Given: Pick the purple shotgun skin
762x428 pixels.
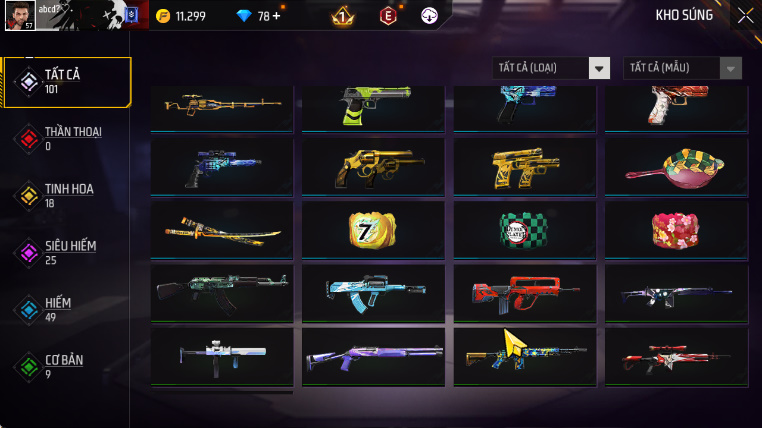Looking at the screenshot, I should tap(373, 356).
